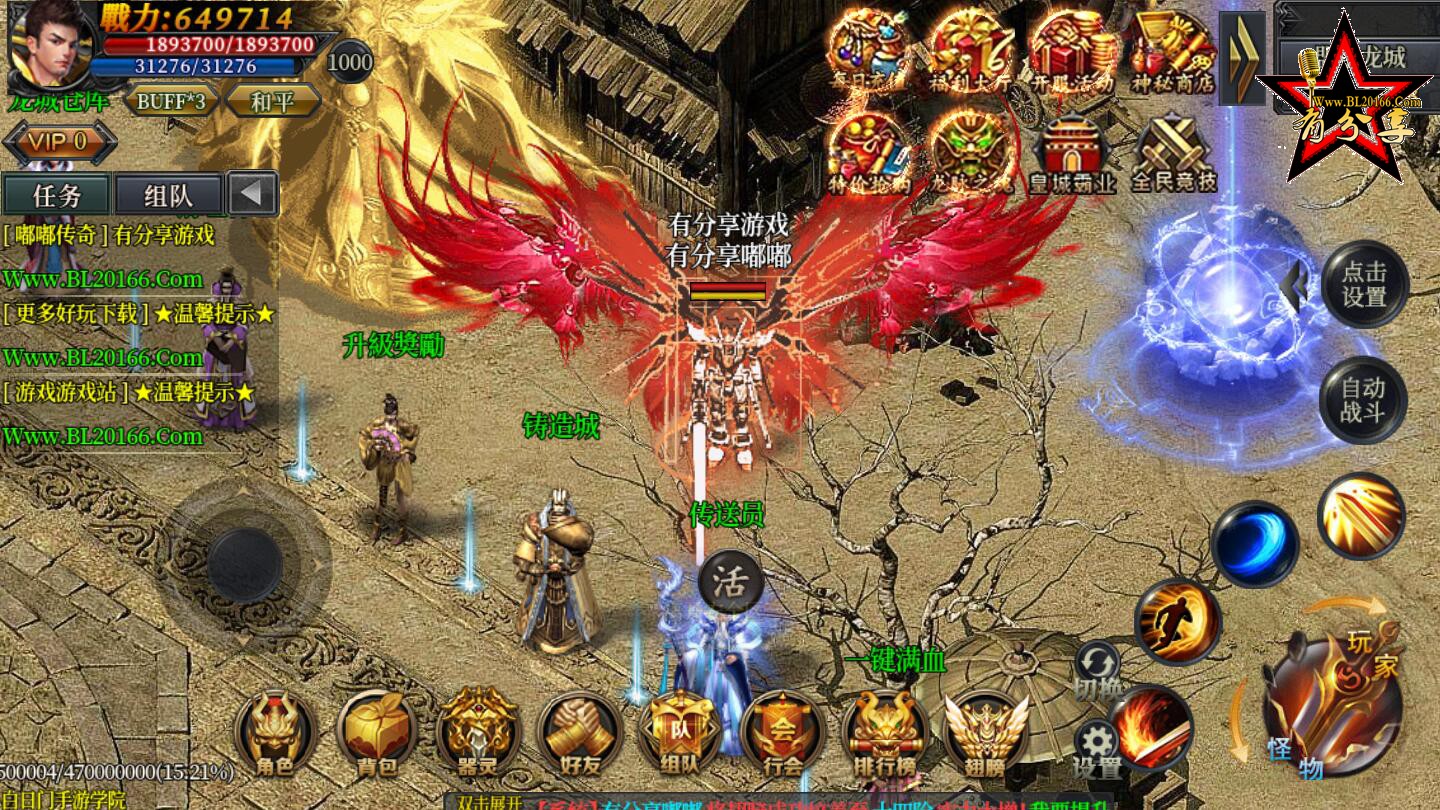Switch to the 任务 quest tab

click(57, 195)
